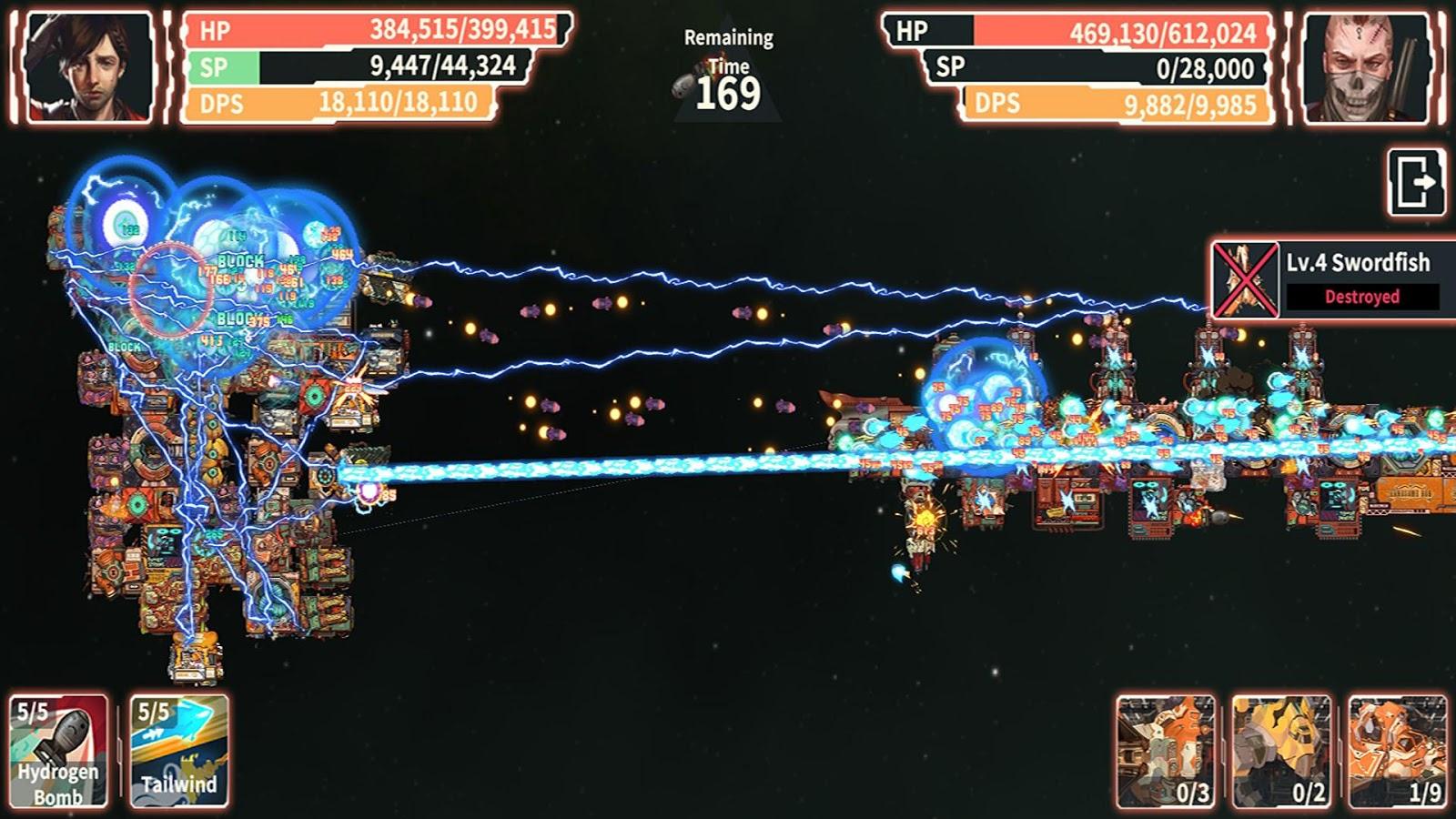View the masked enemy captain portrait
The height and width of the screenshot is (819, 1456).
[x=1367, y=67]
